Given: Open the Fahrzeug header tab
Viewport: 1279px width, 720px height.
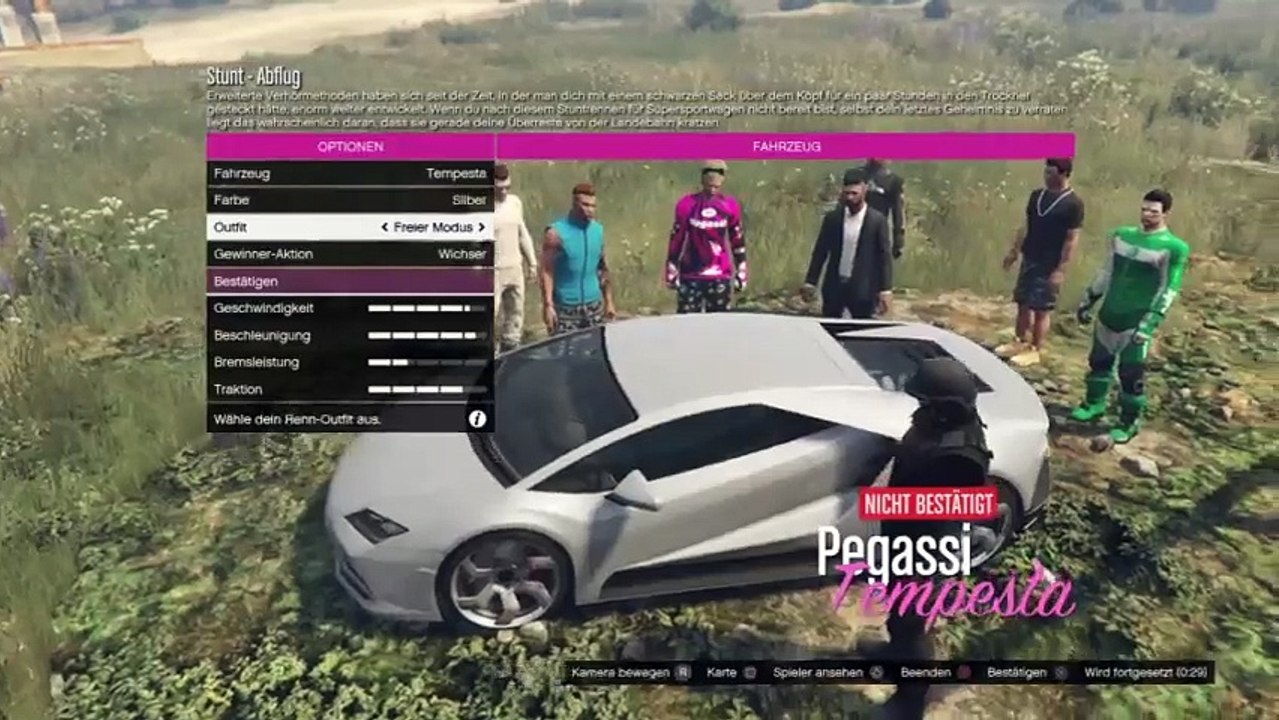Looking at the screenshot, I should click(786, 146).
